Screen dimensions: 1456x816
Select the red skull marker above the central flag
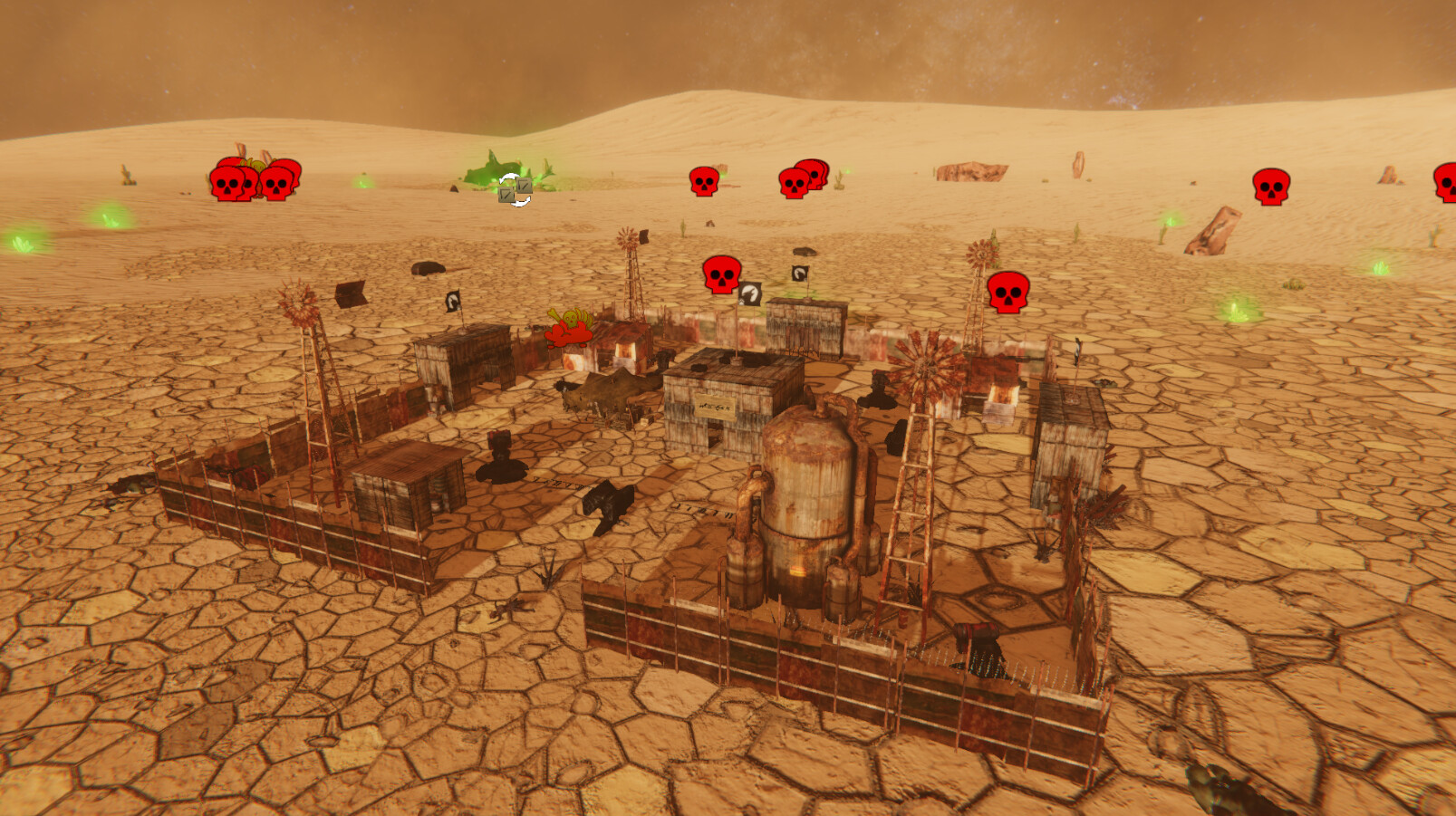pyautogui.click(x=722, y=274)
